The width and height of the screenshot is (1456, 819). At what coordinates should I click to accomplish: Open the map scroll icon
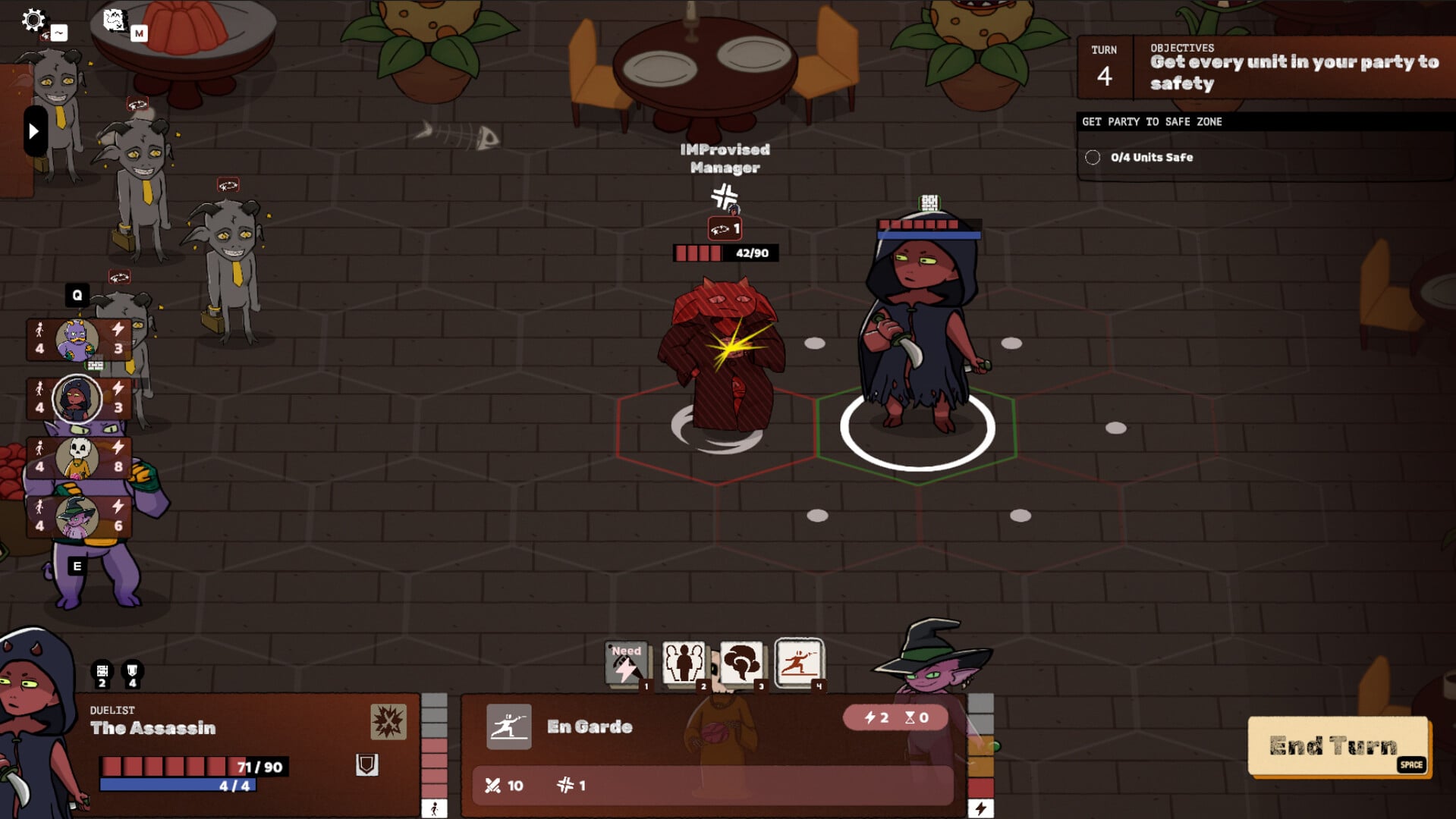pos(114,20)
